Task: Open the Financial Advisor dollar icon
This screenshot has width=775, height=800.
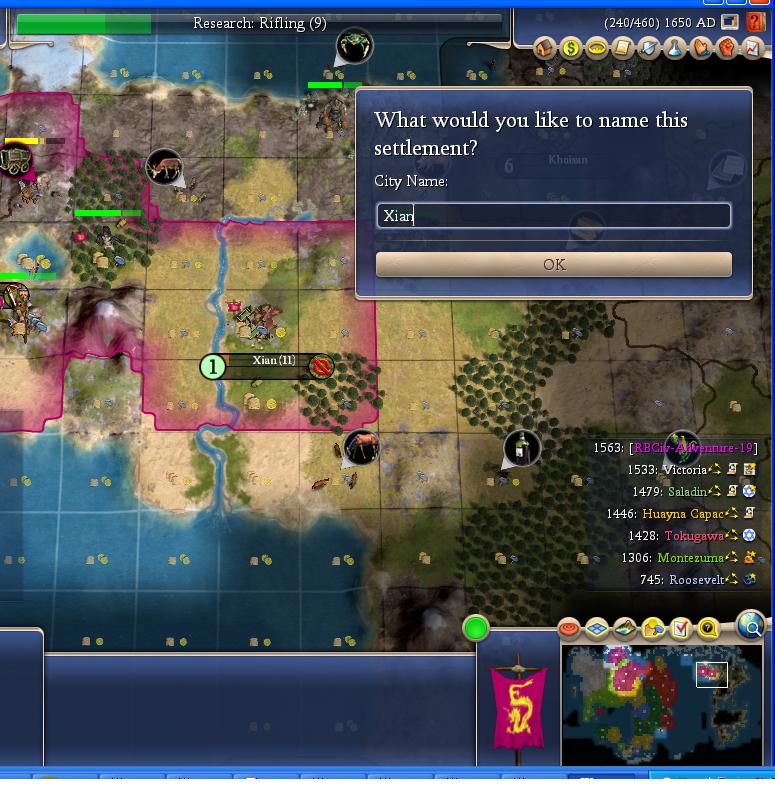Action: coord(571,47)
